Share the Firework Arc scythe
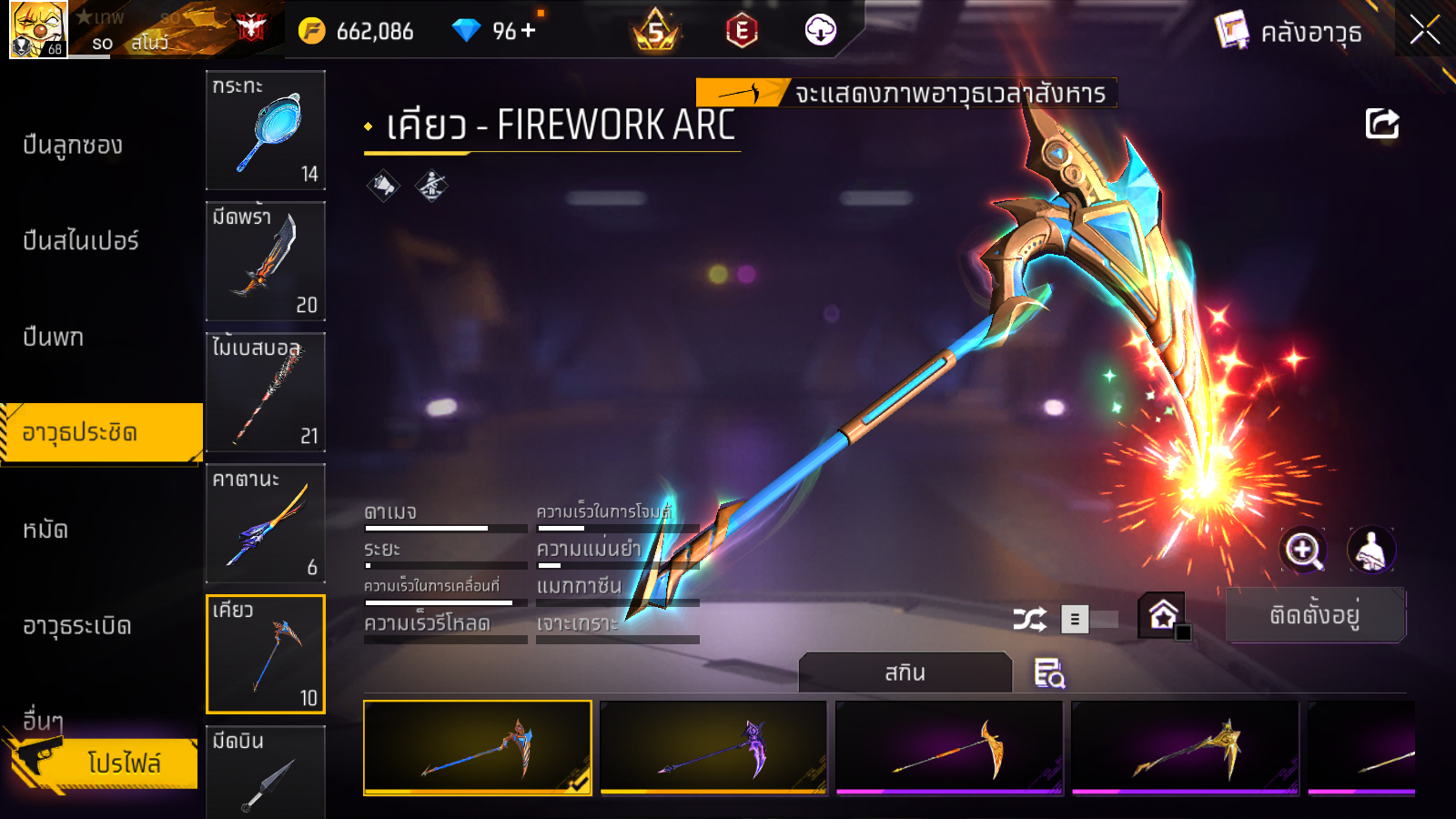Screen dimensions: 1456x819 (1381, 124)
